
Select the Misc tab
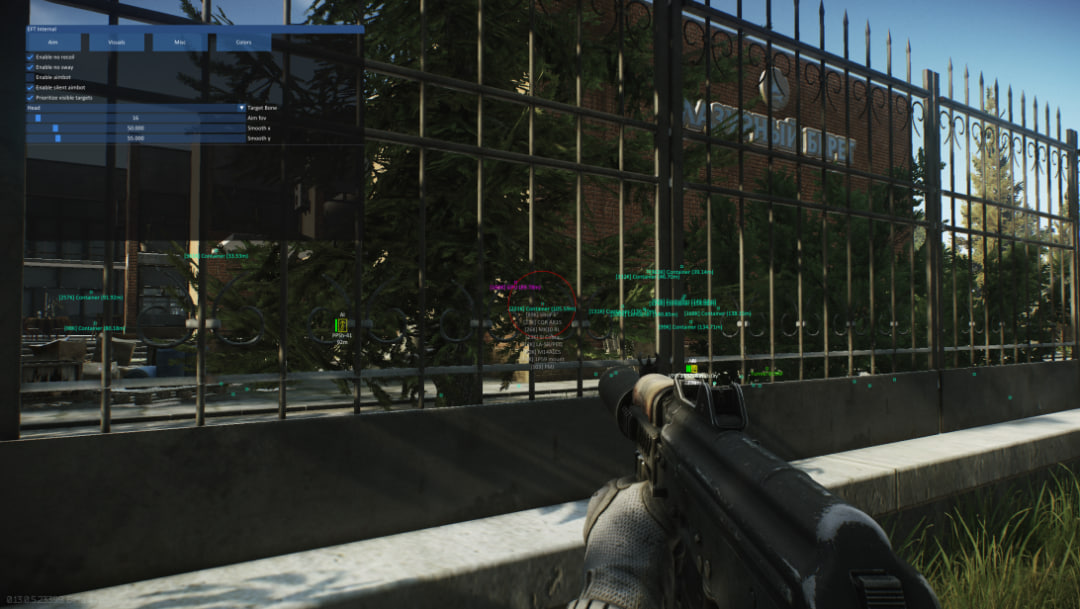[x=180, y=43]
